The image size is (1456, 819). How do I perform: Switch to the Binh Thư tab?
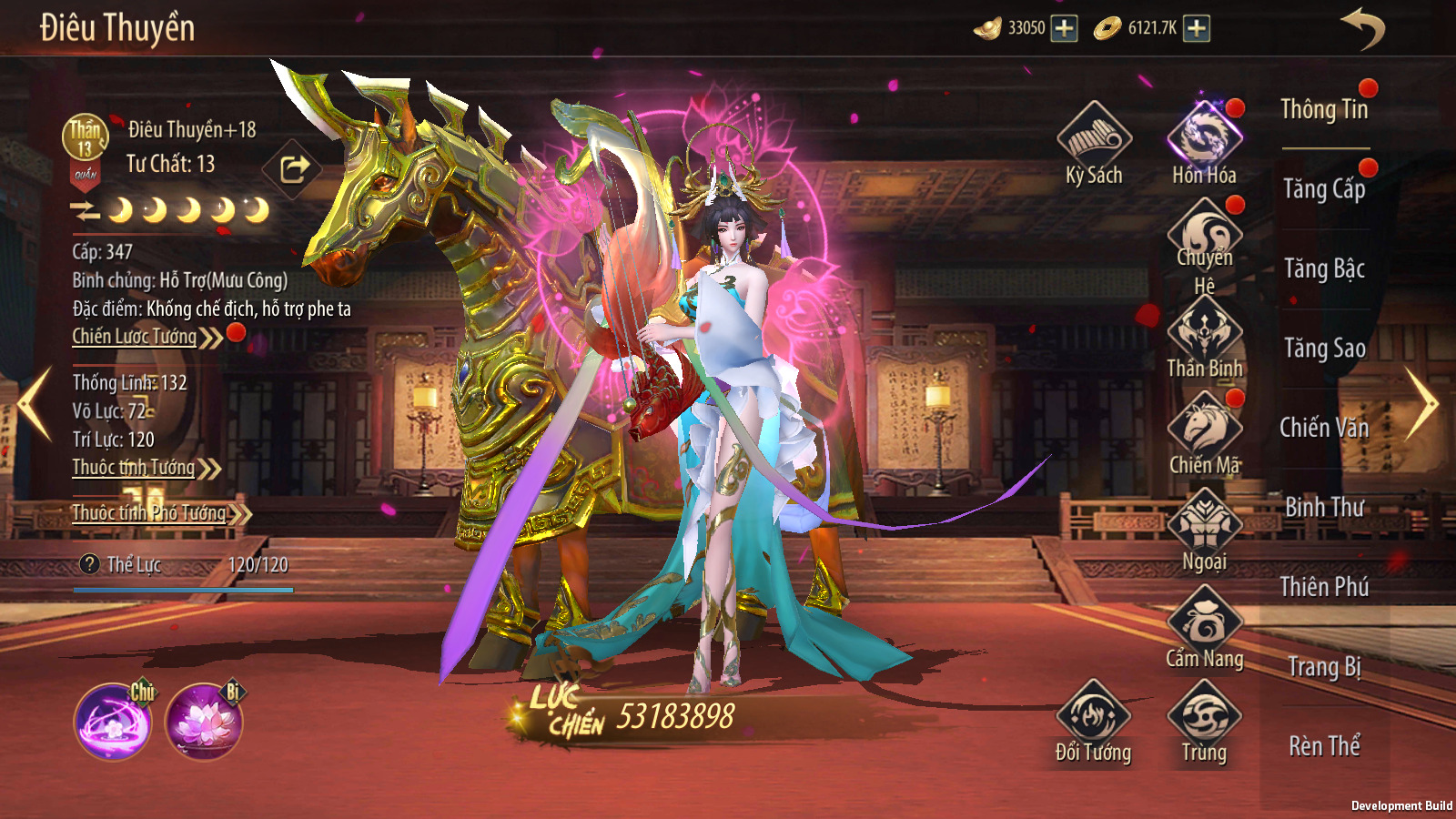pos(1324,507)
